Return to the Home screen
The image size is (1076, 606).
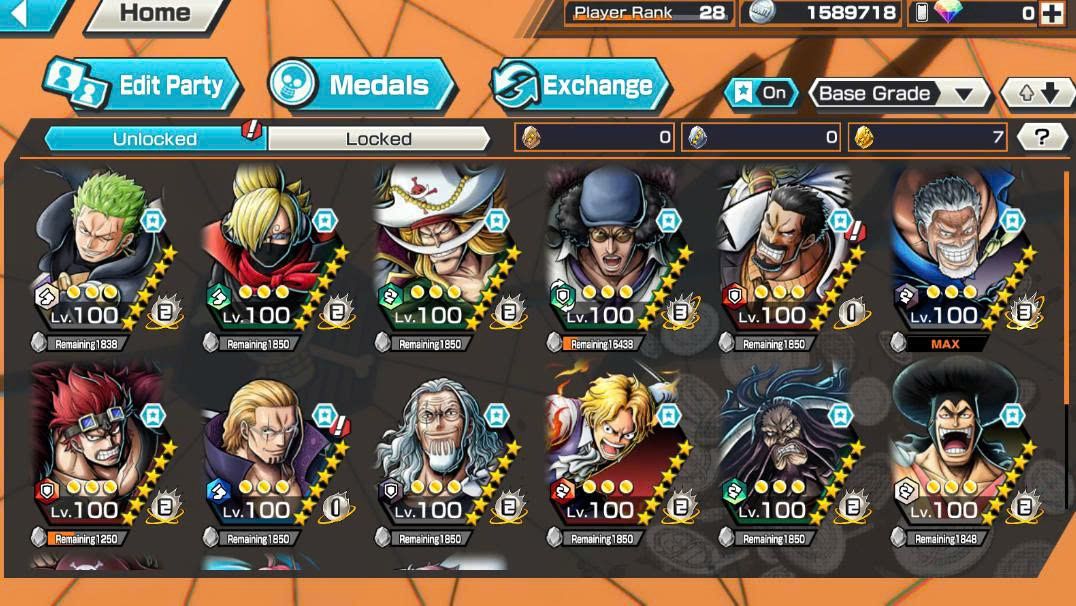coord(154,13)
